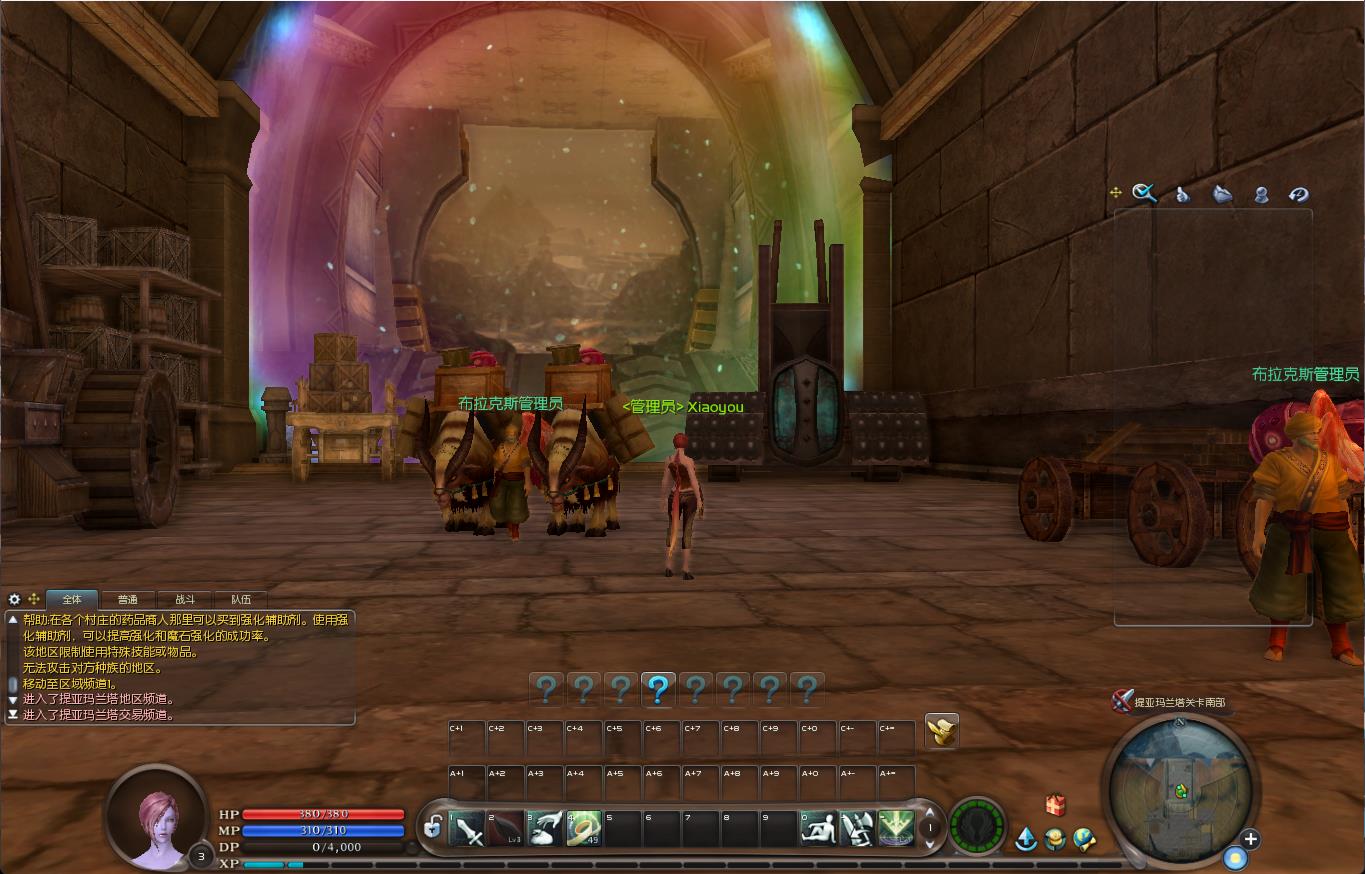This screenshot has height=874, width=1365.
Task: Click the minimap's plus zoom button
Action: (x=1250, y=839)
